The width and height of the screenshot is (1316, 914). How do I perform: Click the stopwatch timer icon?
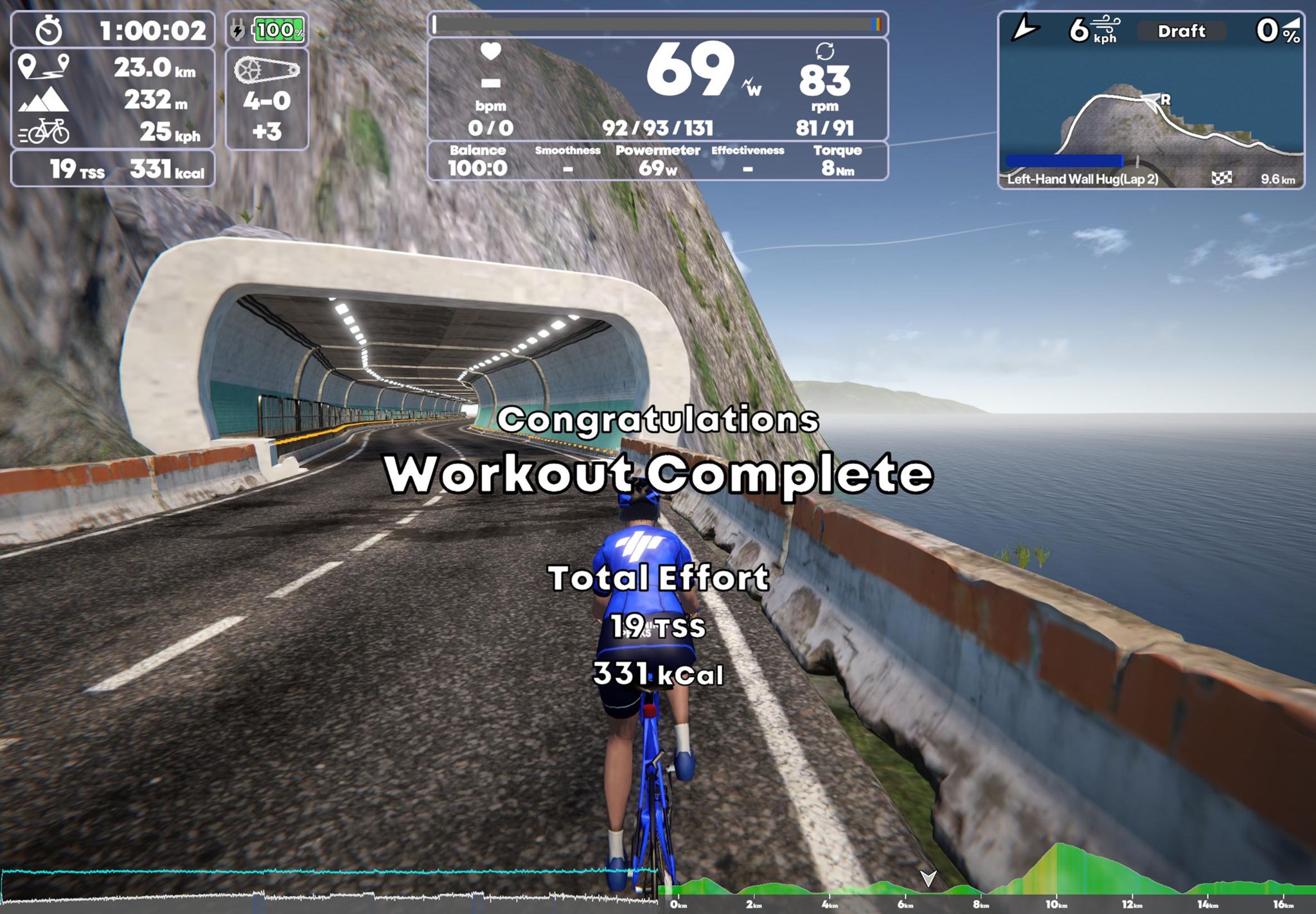tap(50, 29)
